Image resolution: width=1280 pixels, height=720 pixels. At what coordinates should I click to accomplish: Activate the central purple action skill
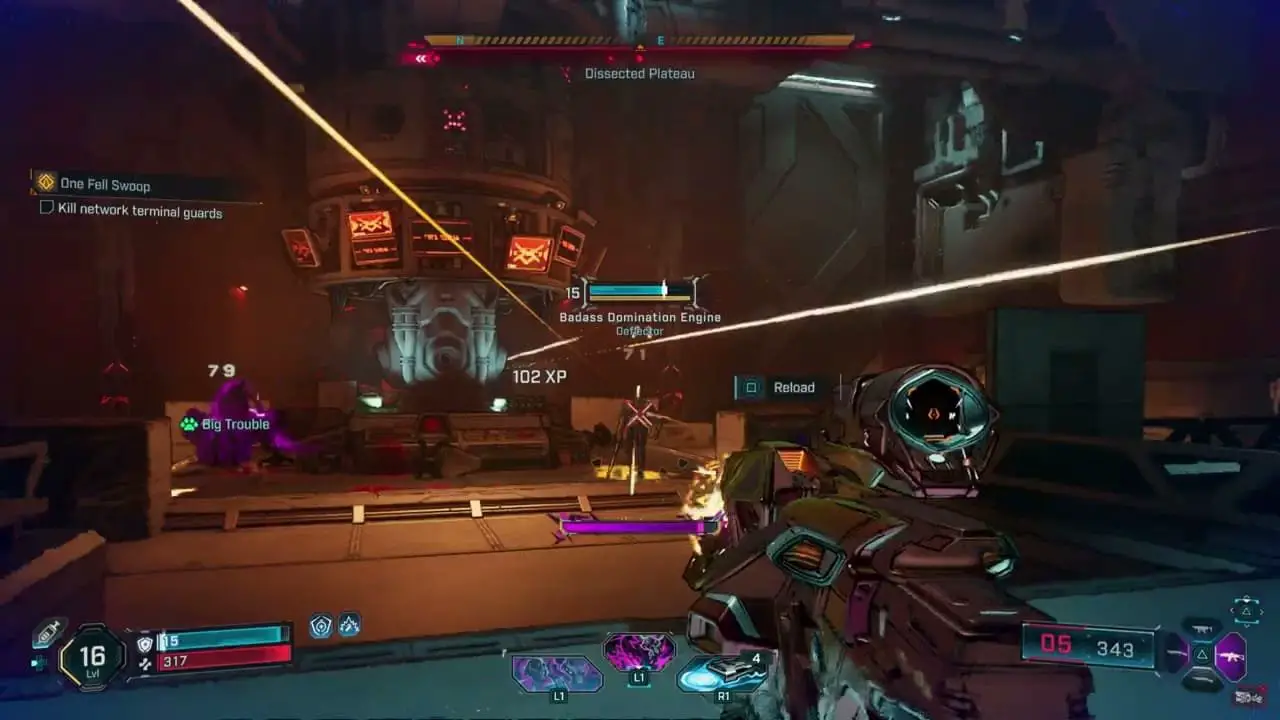pyautogui.click(x=639, y=653)
